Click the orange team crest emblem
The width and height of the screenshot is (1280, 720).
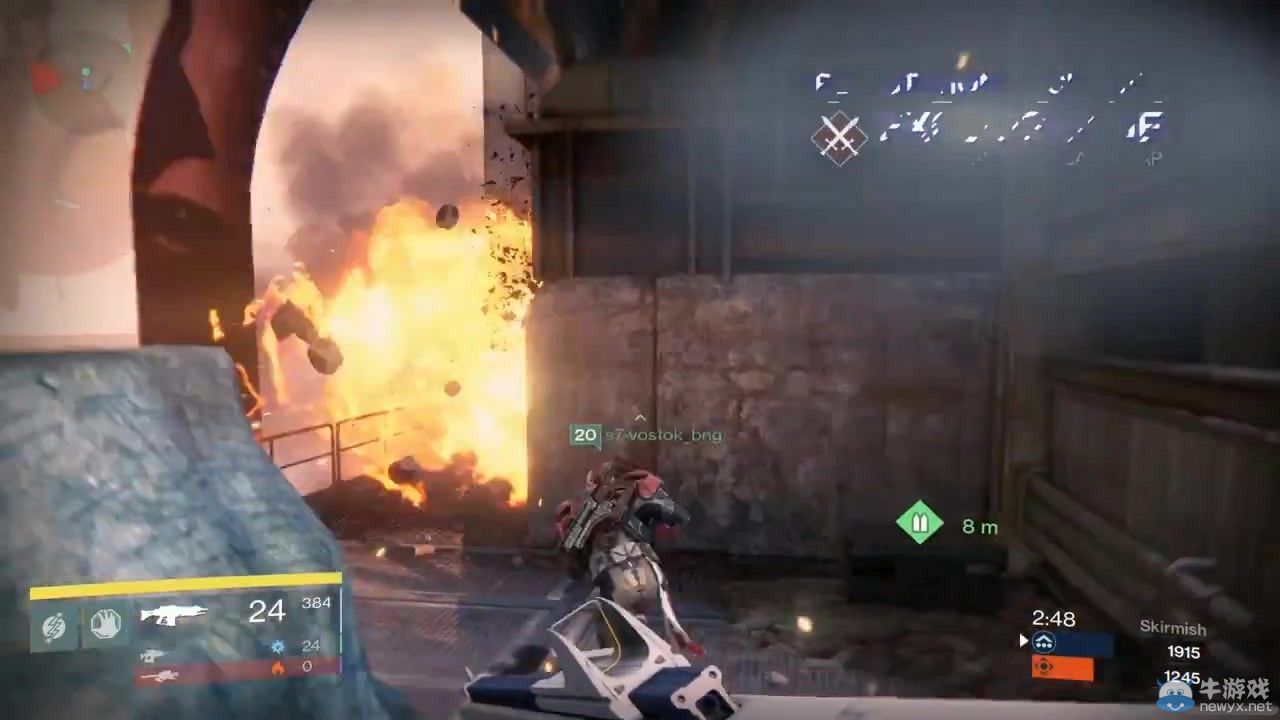tap(1044, 666)
